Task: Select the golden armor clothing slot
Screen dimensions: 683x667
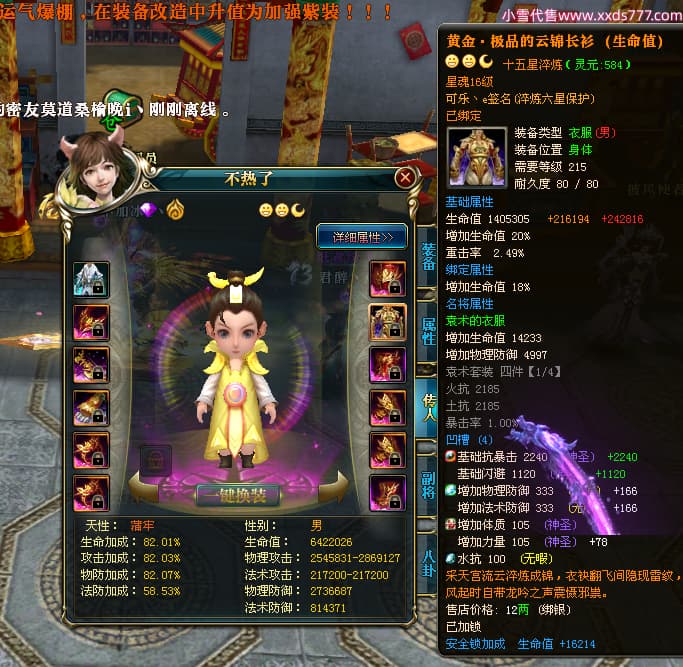Action: coord(387,321)
